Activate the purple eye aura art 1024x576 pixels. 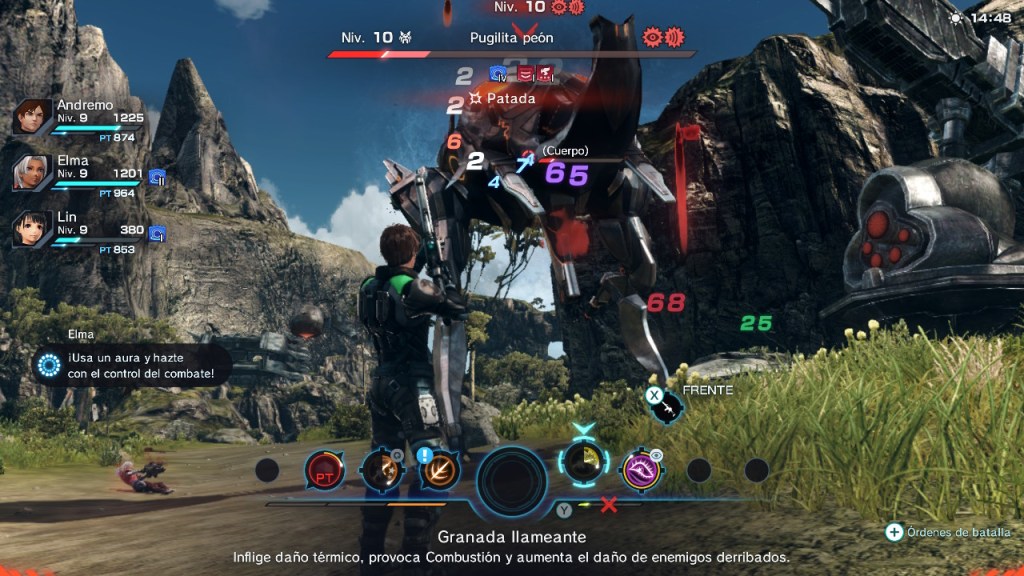(640, 470)
